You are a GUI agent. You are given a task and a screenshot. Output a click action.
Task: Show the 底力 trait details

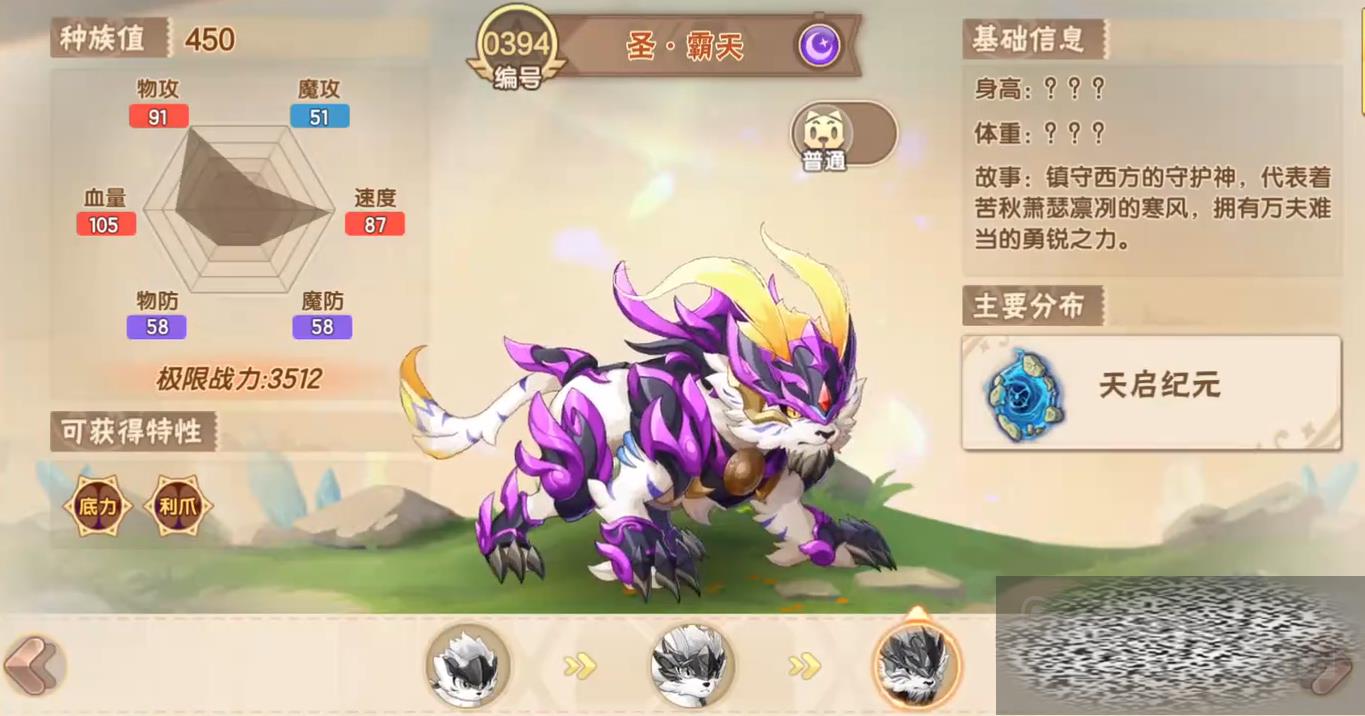[98, 506]
